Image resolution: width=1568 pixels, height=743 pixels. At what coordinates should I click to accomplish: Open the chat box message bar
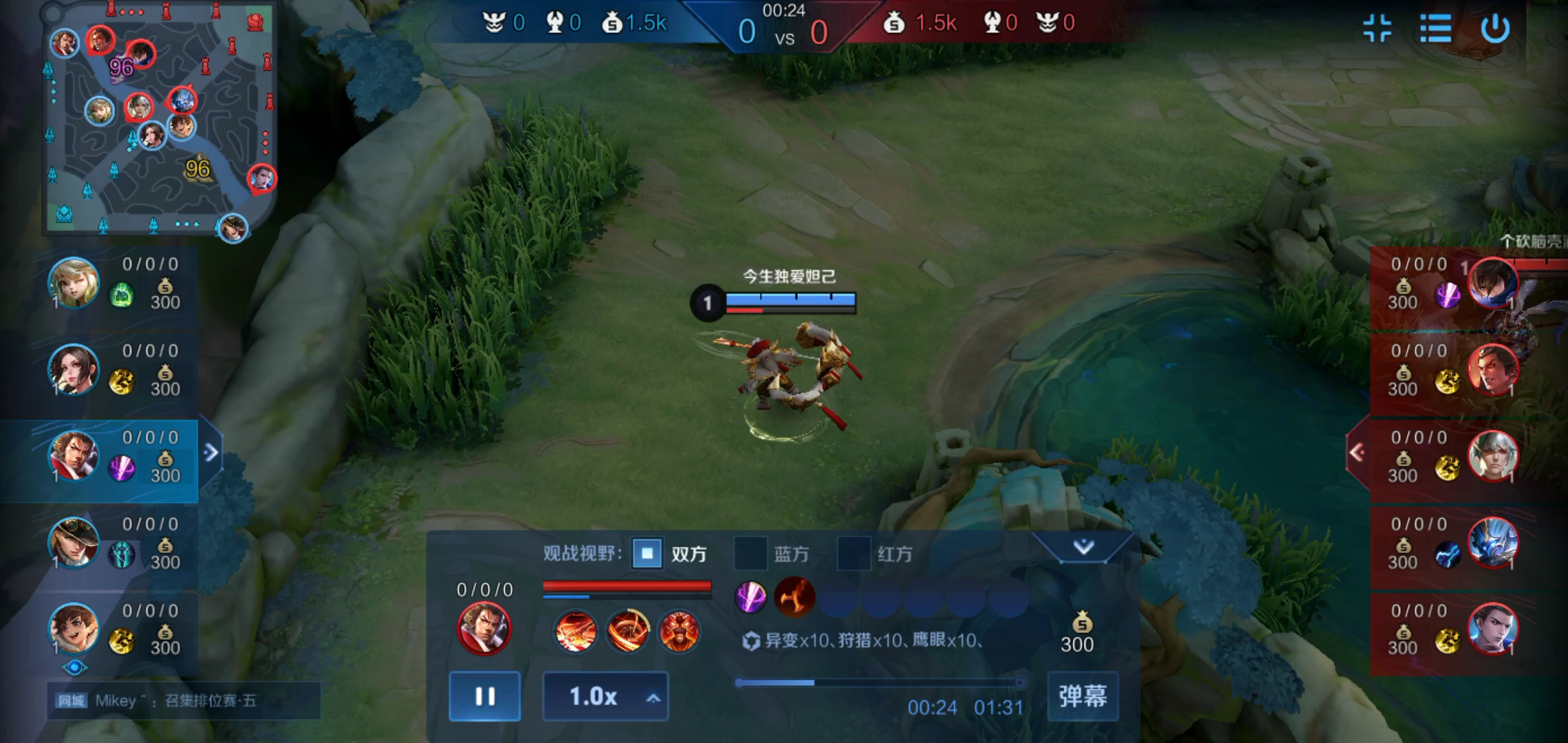click(x=184, y=700)
